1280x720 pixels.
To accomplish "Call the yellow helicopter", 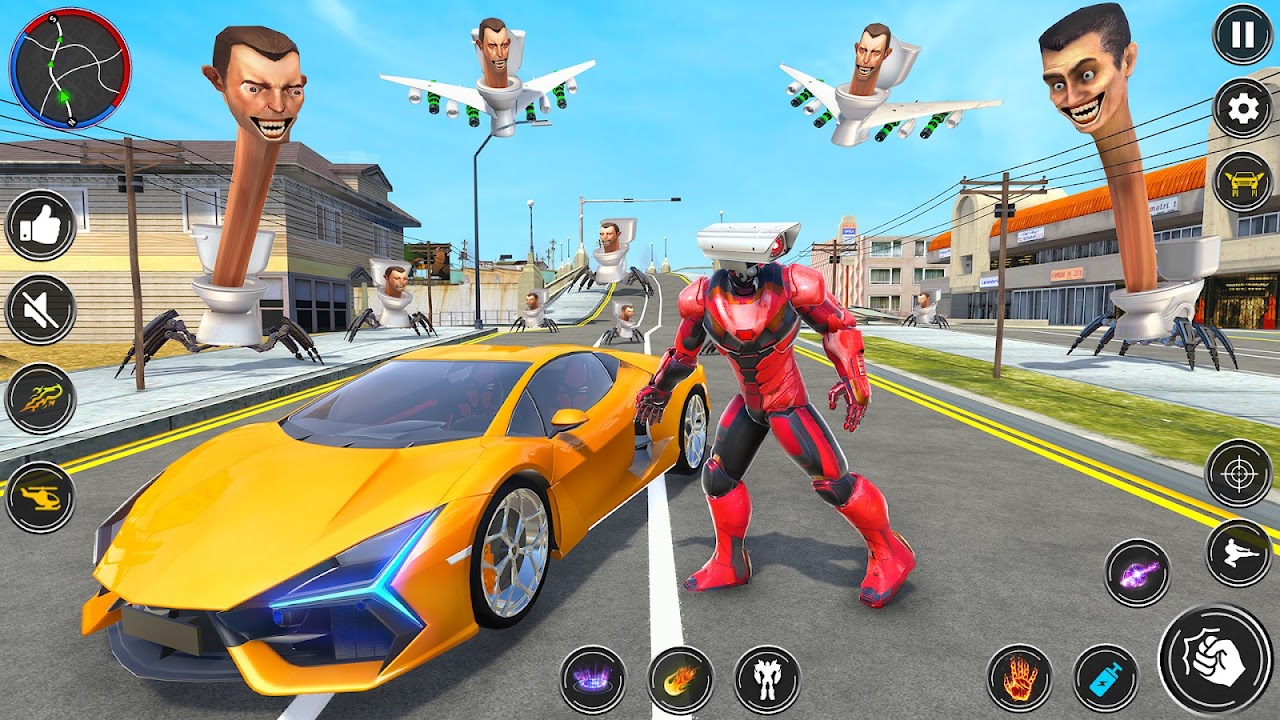I will [41, 496].
